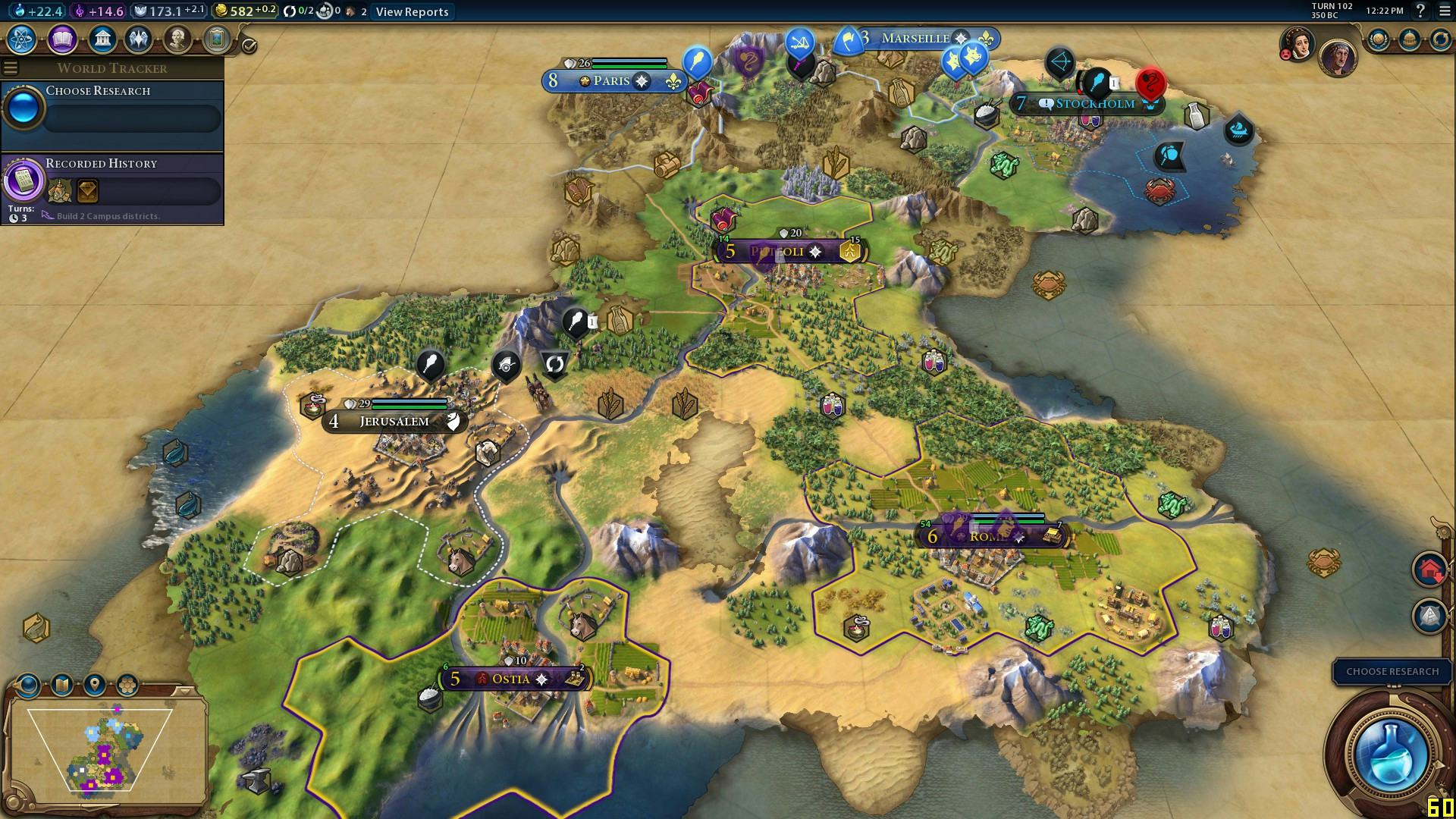Click View Reports in the top bar
The image size is (1456, 819).
point(412,11)
